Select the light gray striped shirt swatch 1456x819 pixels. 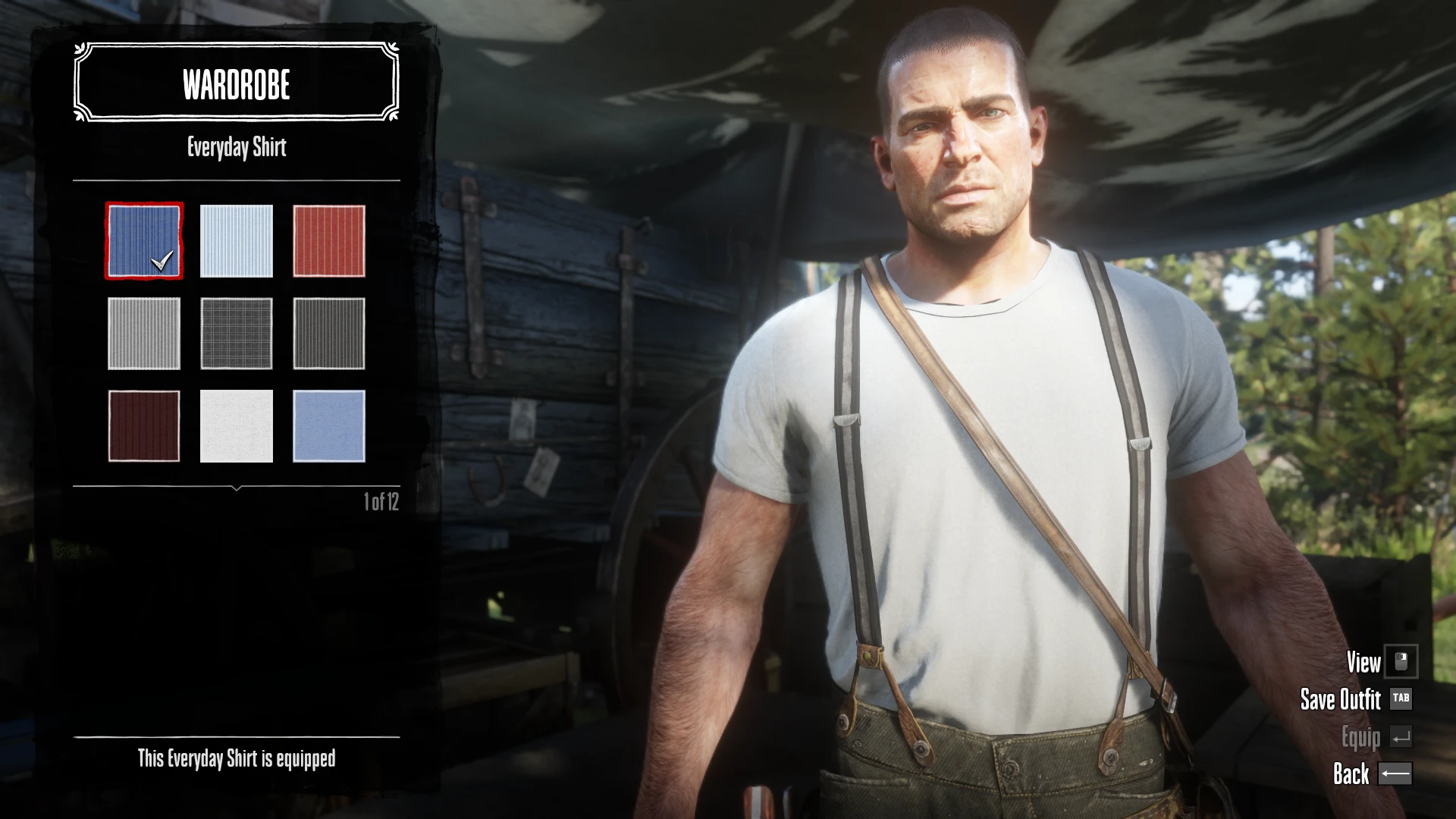coord(144,334)
